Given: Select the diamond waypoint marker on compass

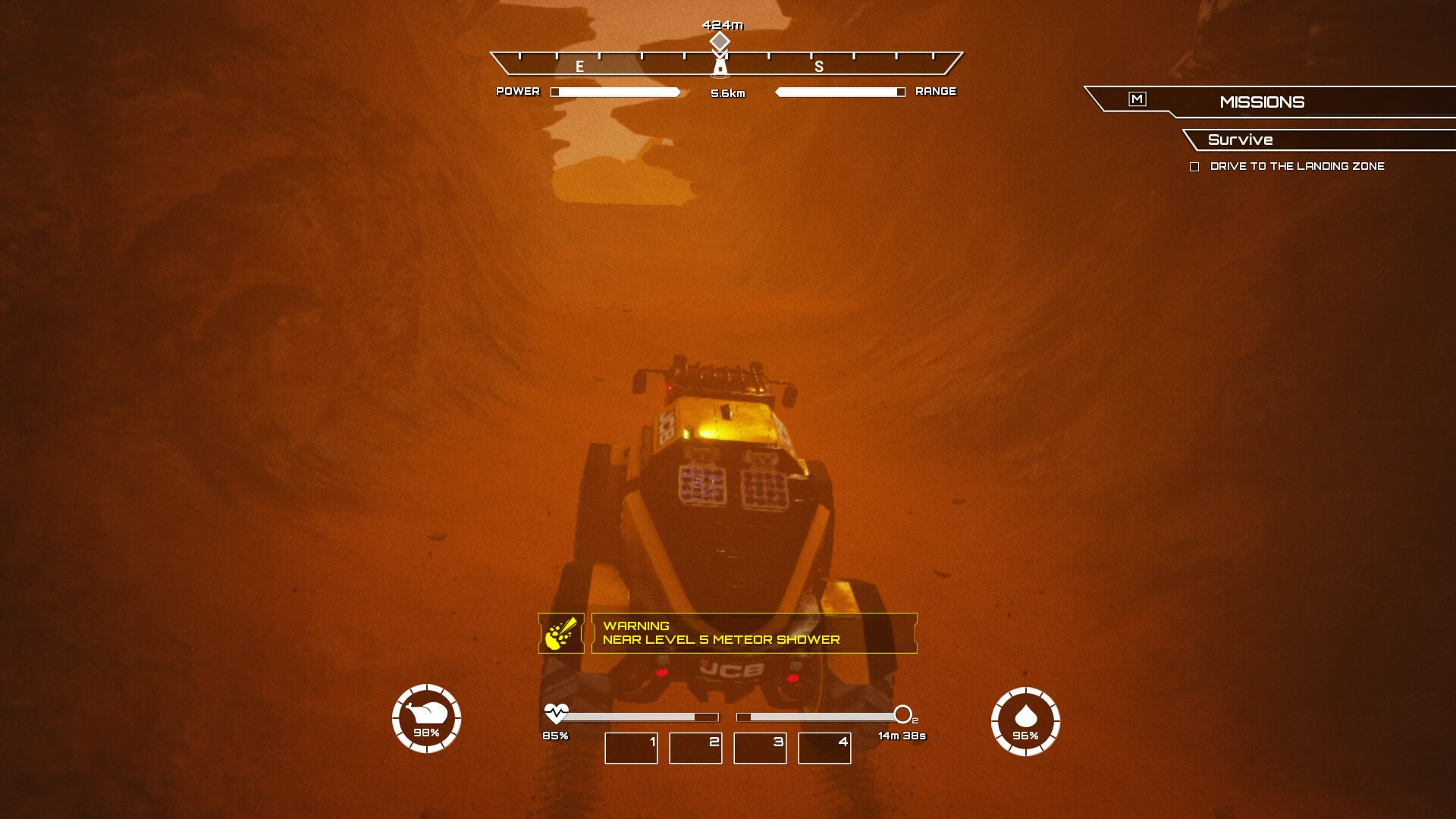Looking at the screenshot, I should (x=720, y=40).
